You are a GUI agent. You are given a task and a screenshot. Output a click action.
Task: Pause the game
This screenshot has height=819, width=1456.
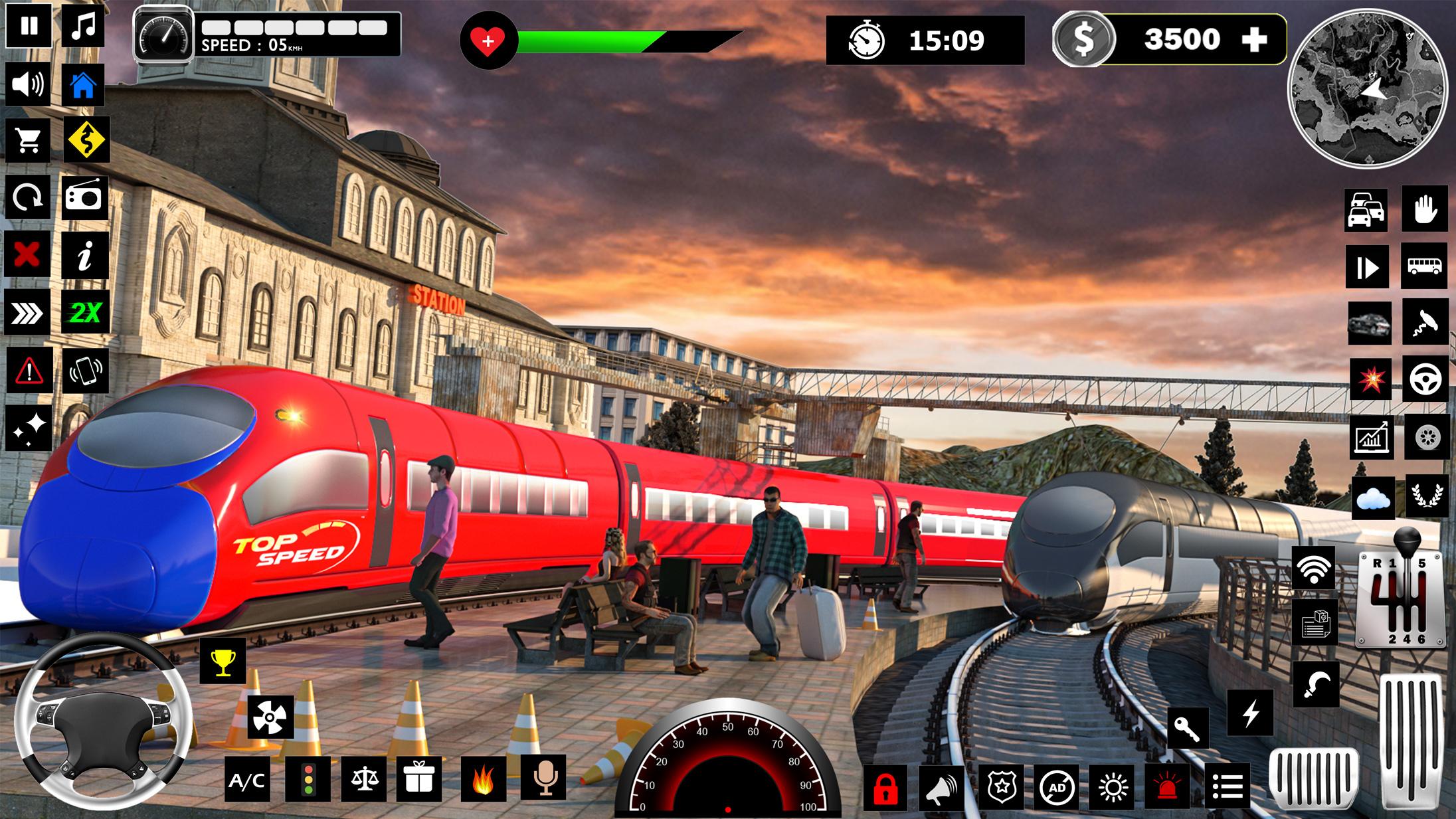(x=29, y=27)
